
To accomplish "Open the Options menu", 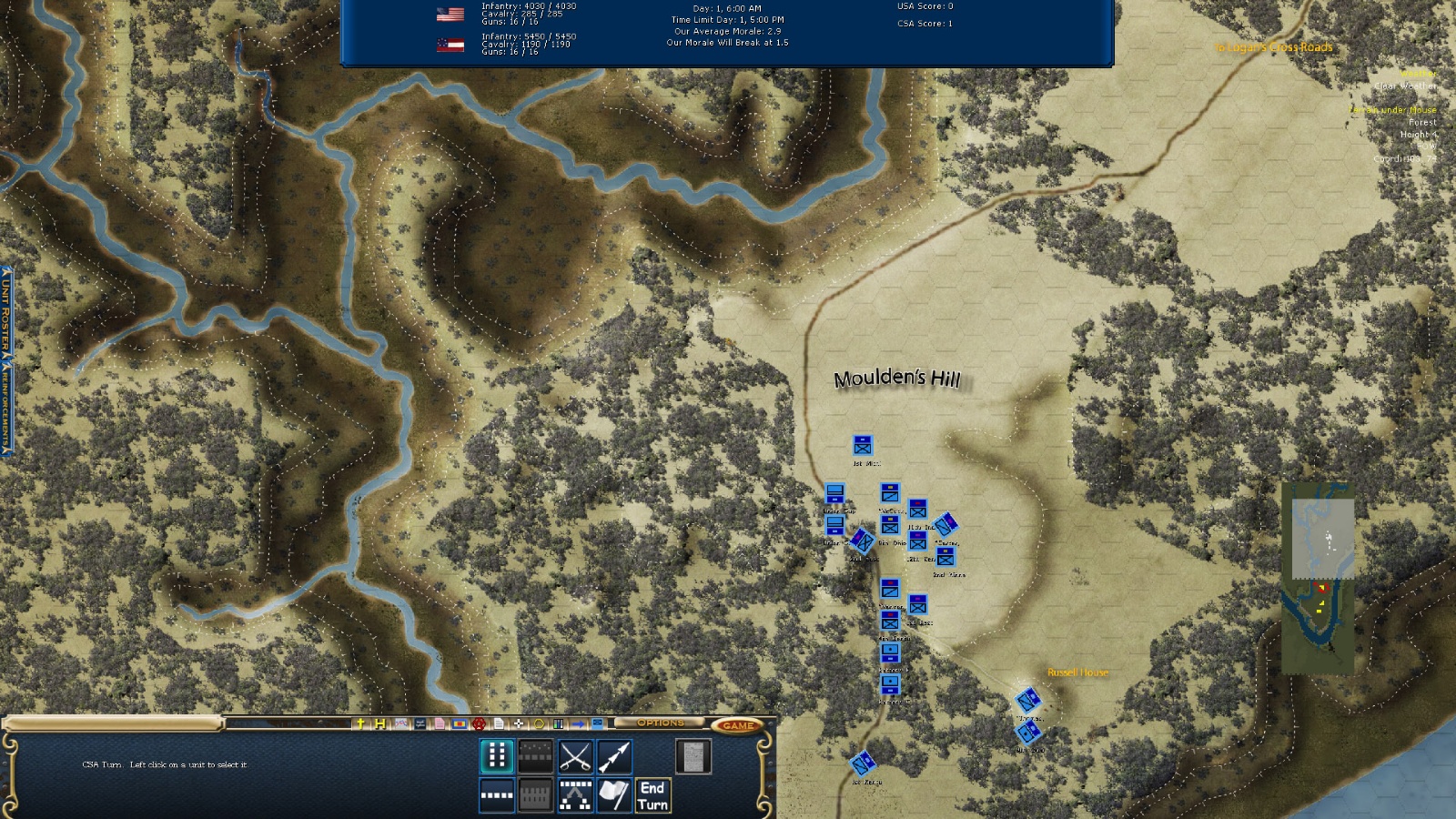I will pyautogui.click(x=661, y=723).
